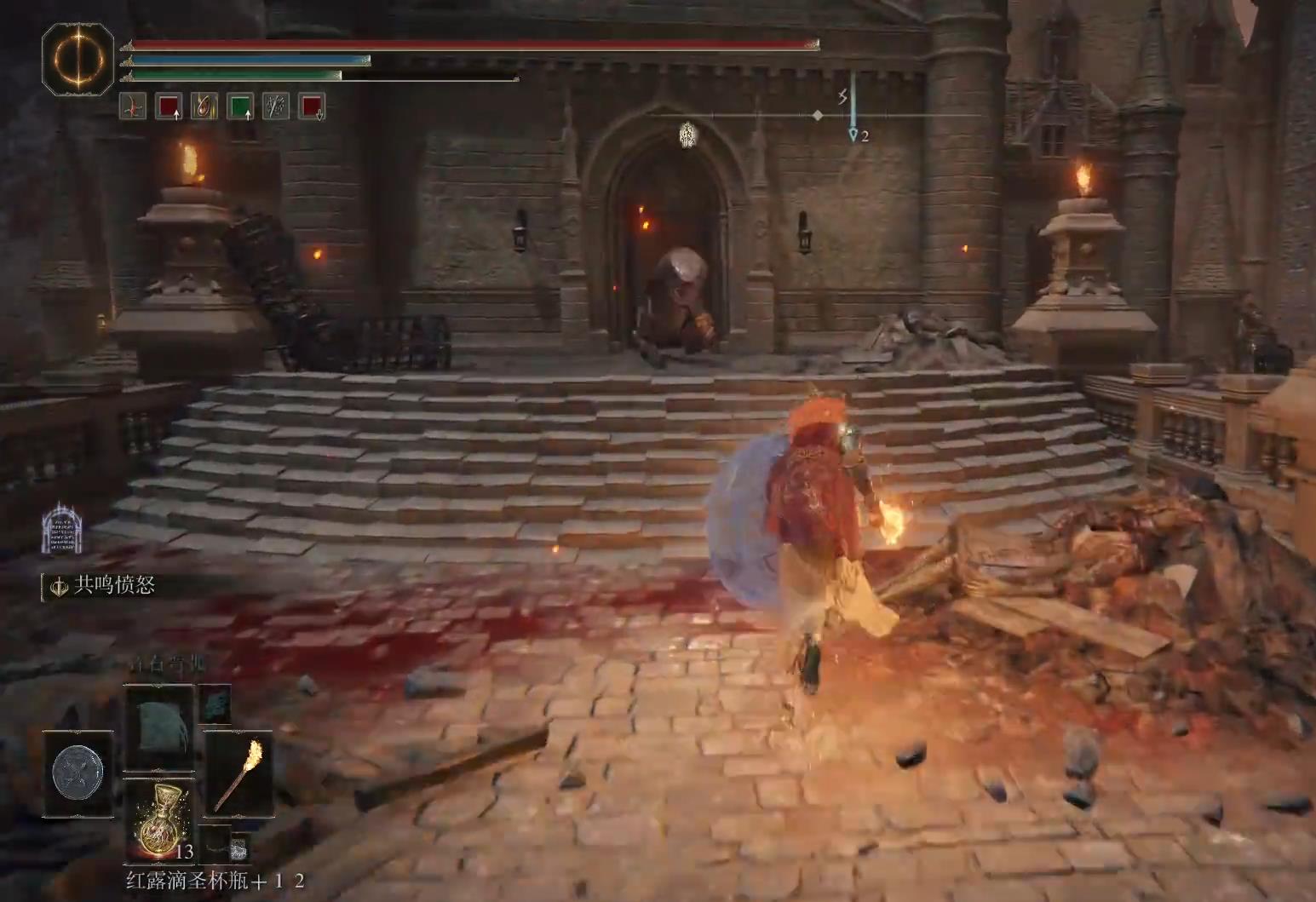Select the red figure status icon
This screenshot has width=1316, height=902.
[132, 106]
